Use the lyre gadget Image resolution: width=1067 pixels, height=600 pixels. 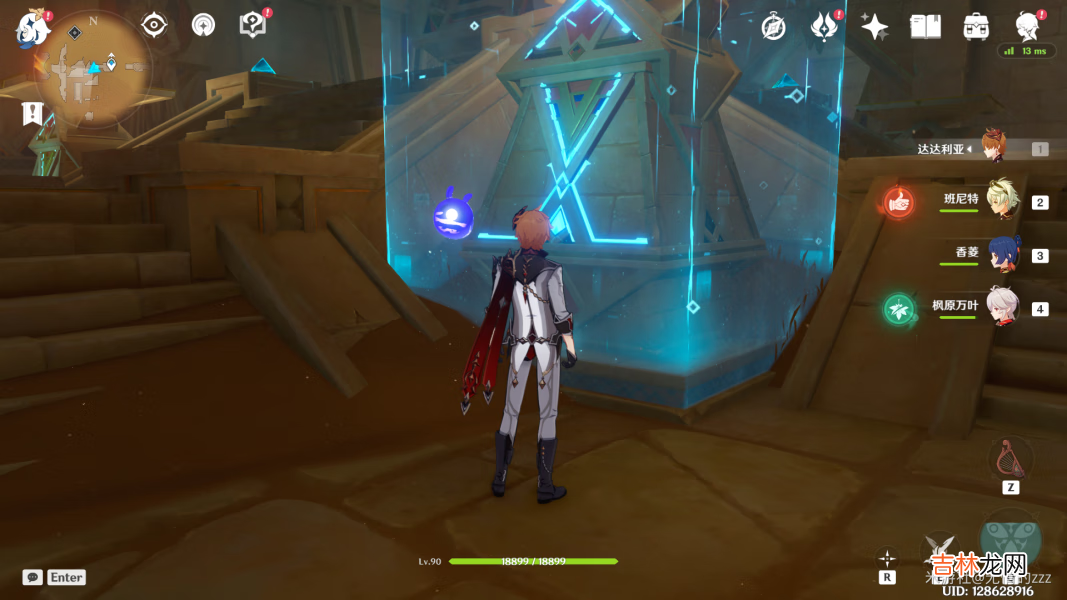click(1010, 458)
